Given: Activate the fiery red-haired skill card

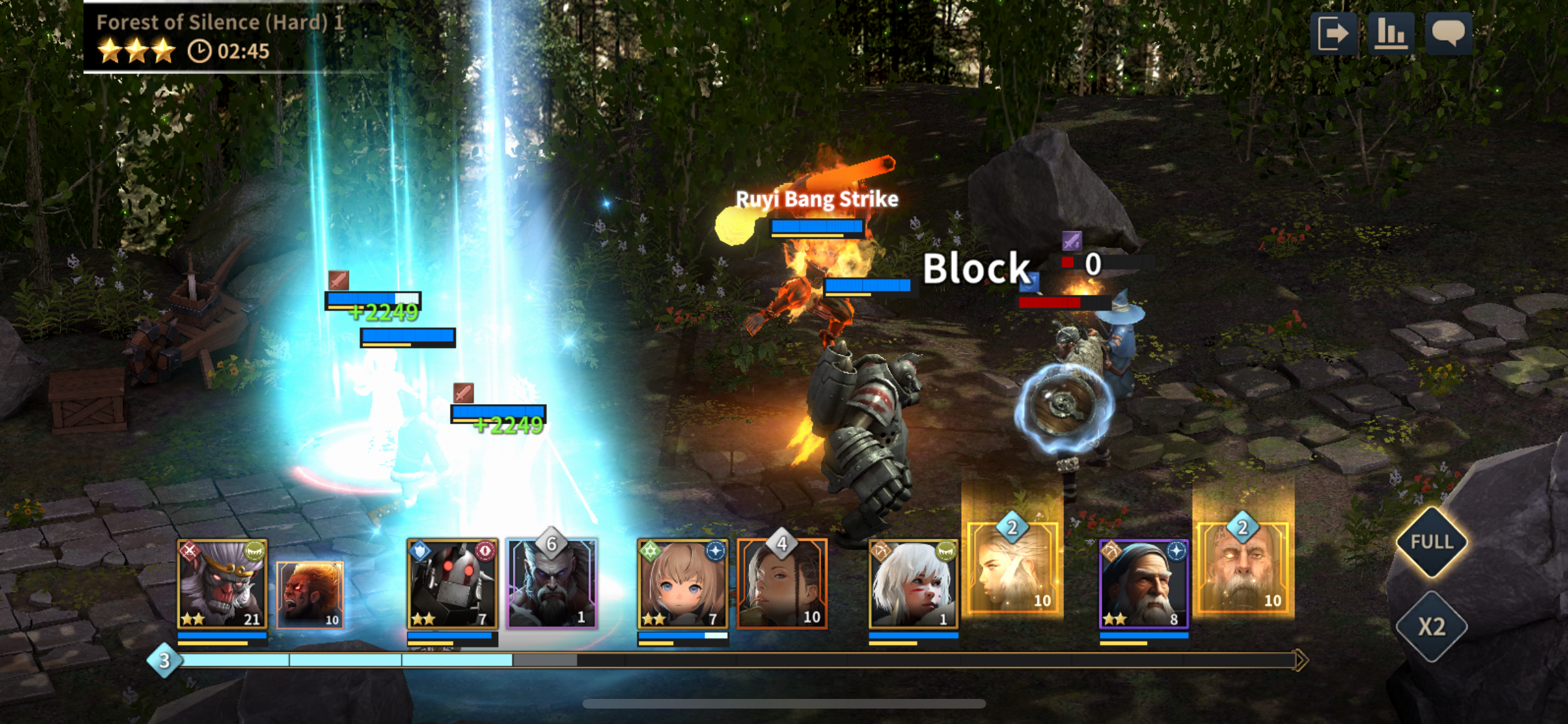Looking at the screenshot, I should point(310,595).
